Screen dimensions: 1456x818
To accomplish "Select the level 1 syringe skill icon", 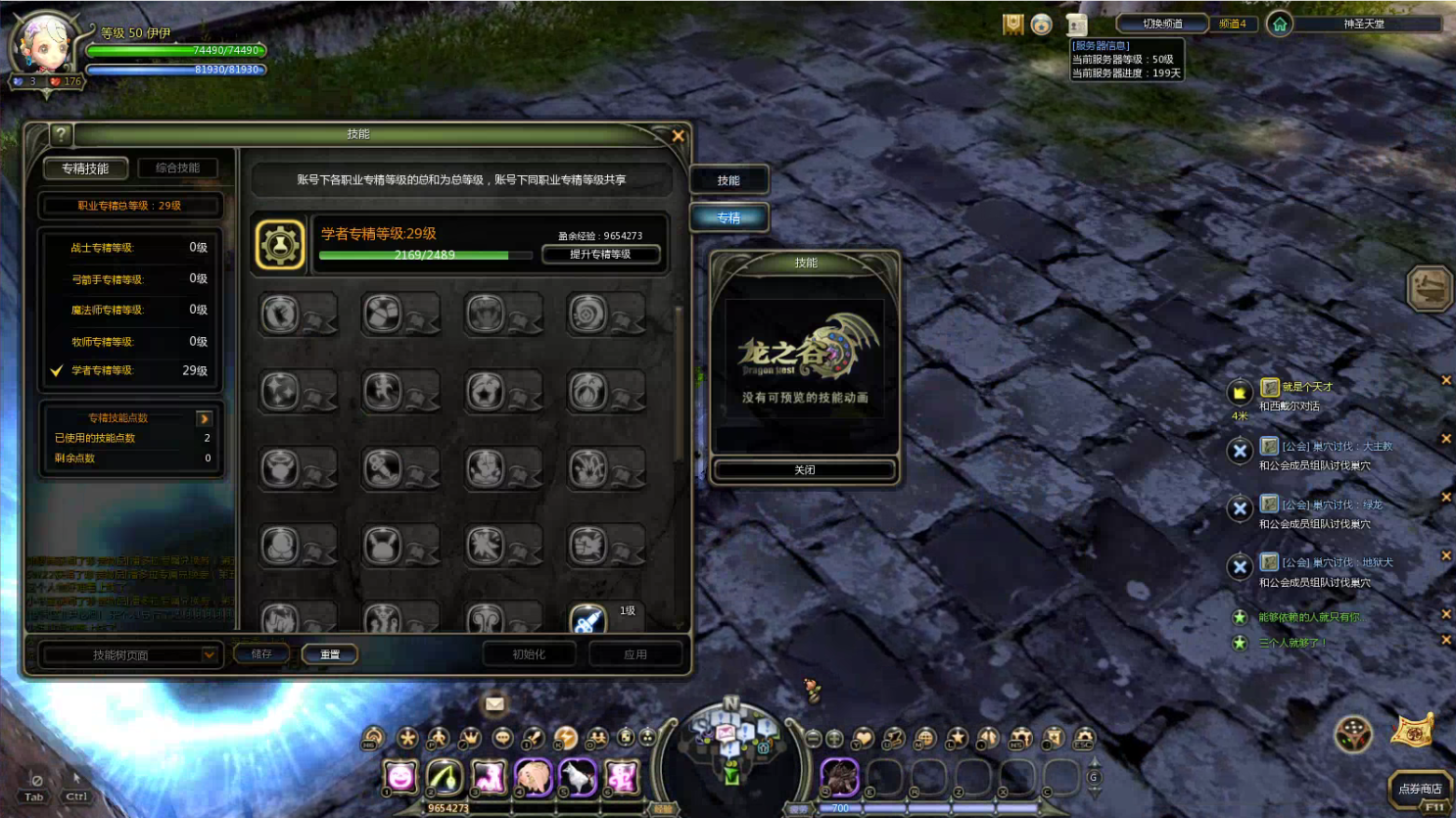I will click(x=587, y=619).
